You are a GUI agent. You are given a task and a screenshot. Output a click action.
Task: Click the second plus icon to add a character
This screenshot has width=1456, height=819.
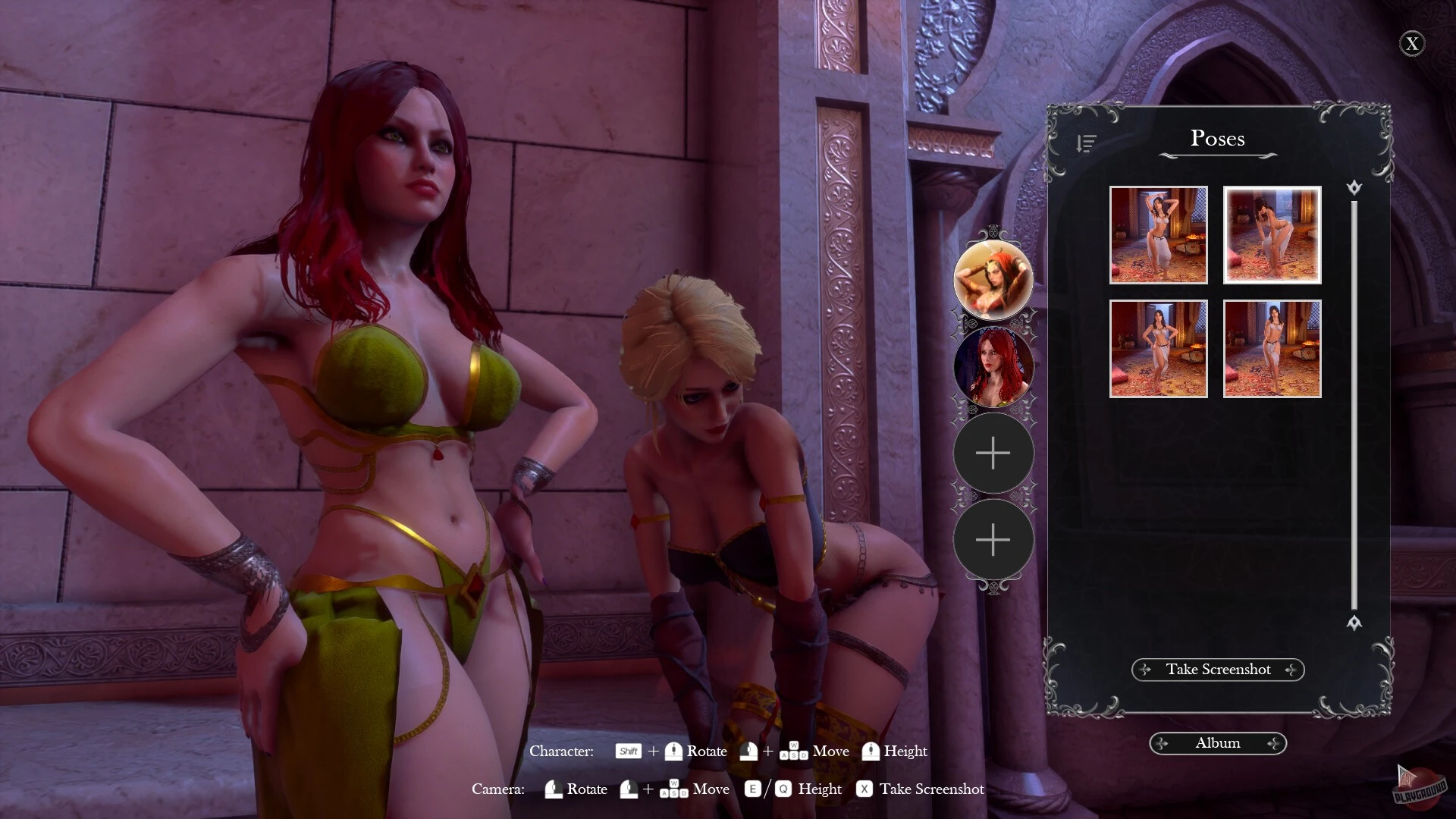point(993,540)
